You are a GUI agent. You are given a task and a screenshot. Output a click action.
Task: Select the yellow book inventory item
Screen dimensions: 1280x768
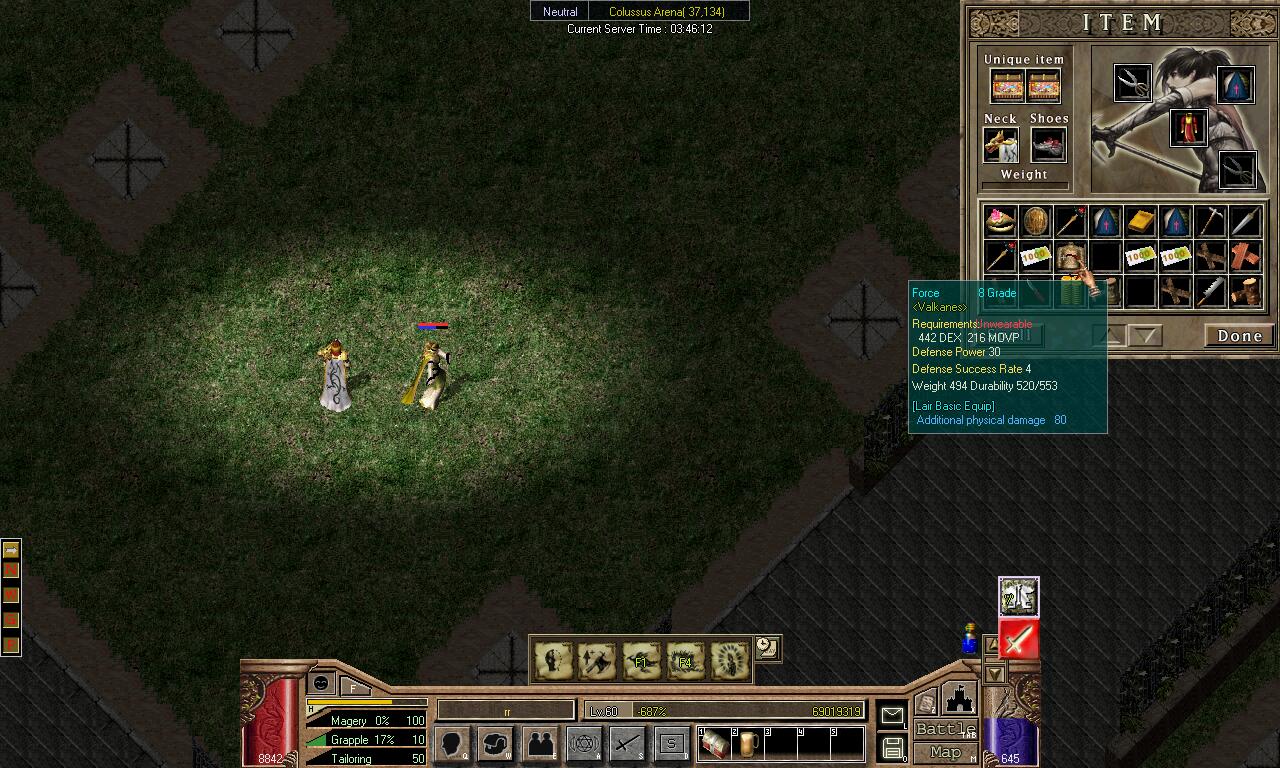[1140, 221]
